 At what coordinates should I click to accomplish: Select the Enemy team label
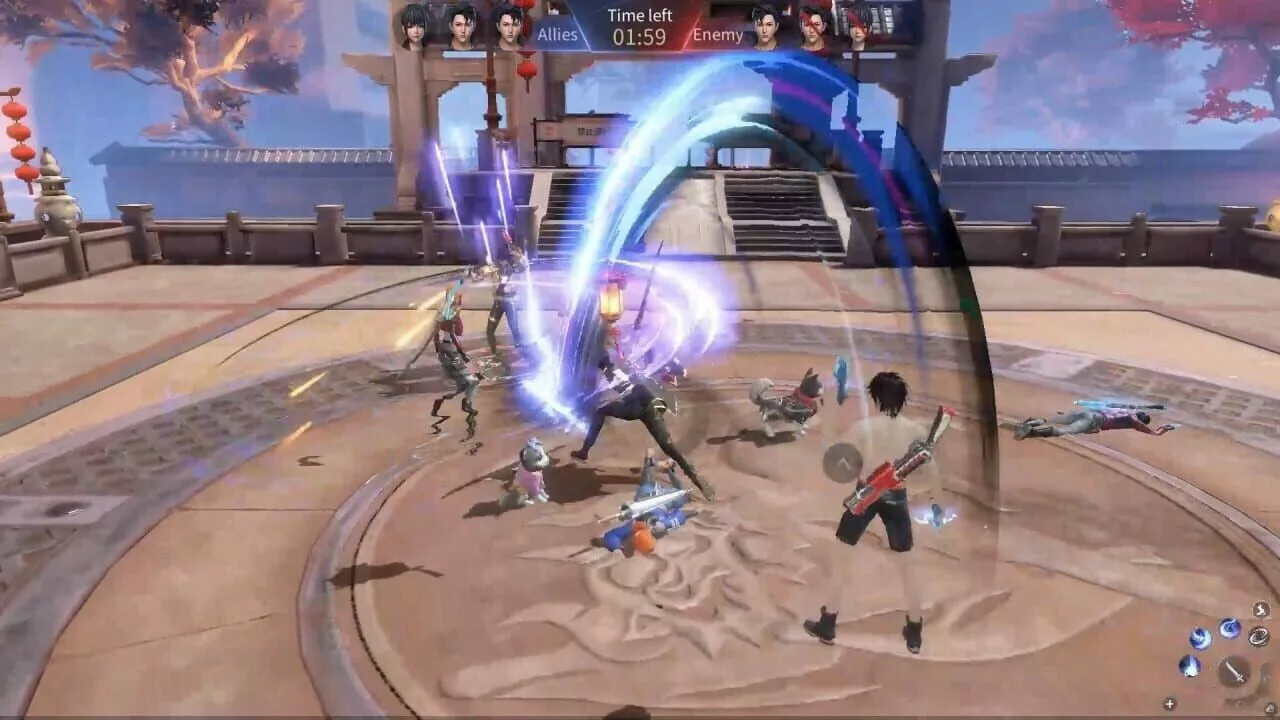(717, 34)
